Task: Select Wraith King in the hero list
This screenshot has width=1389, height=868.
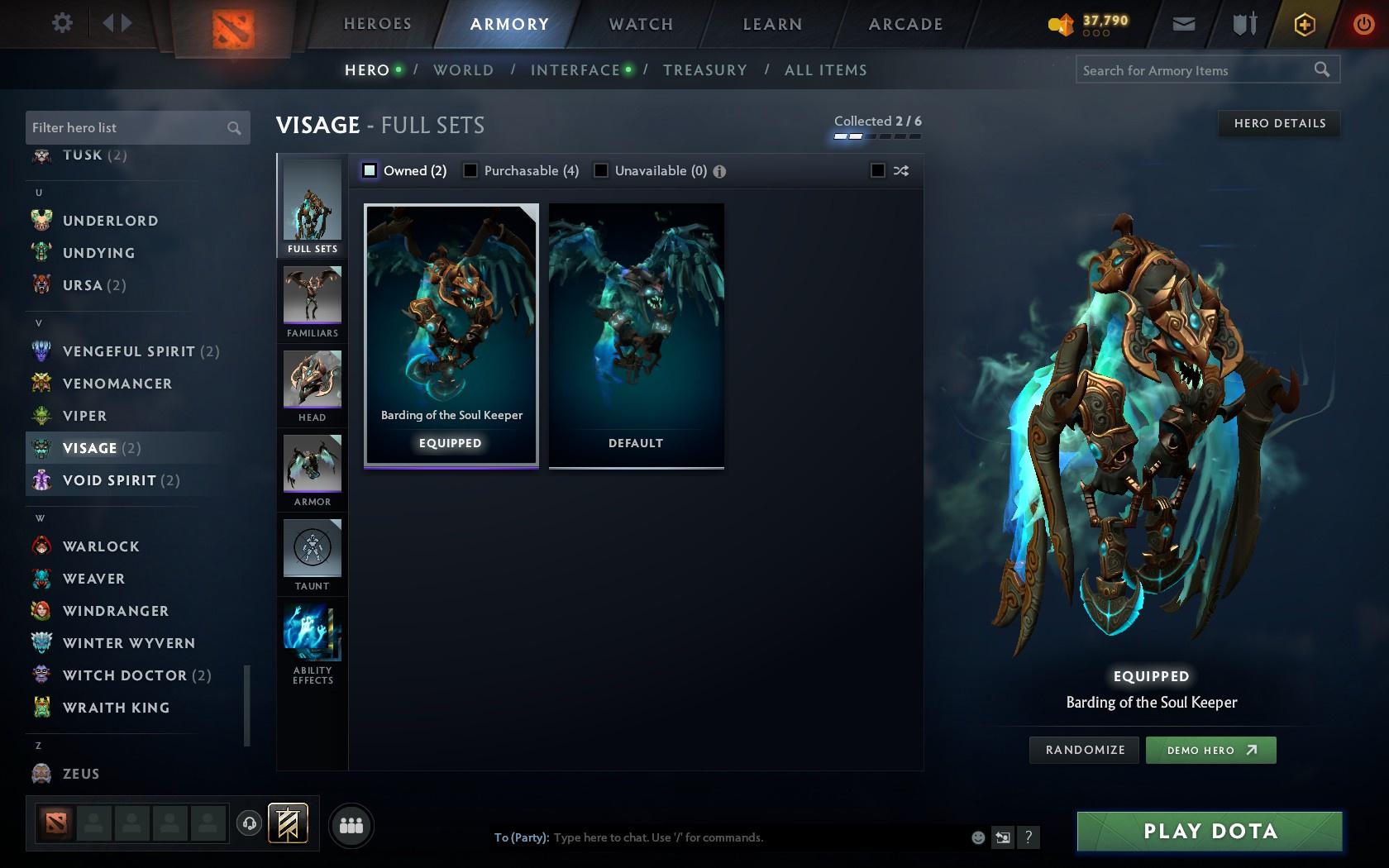Action: coord(116,708)
